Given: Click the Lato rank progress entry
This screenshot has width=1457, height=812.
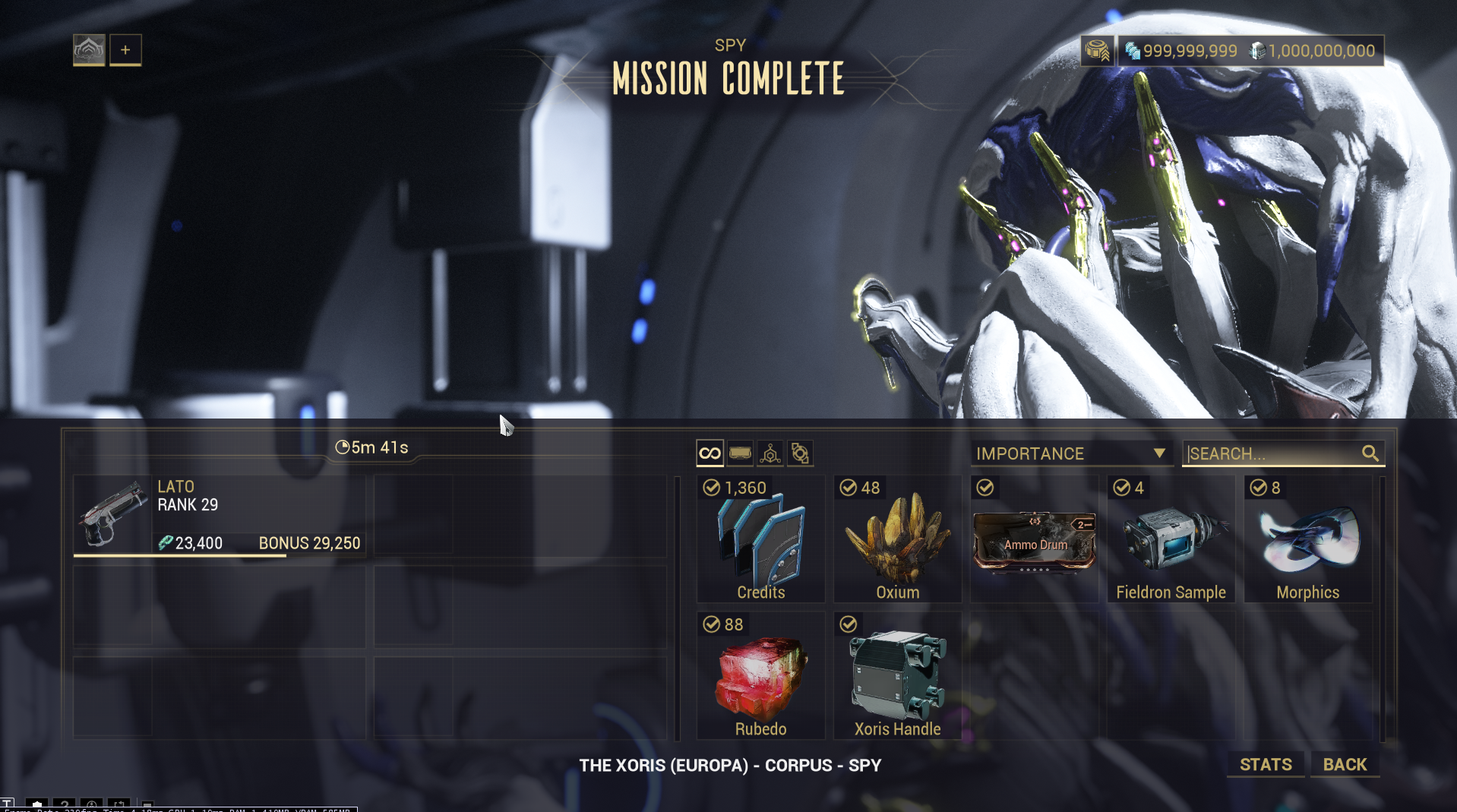Looking at the screenshot, I should point(220,515).
